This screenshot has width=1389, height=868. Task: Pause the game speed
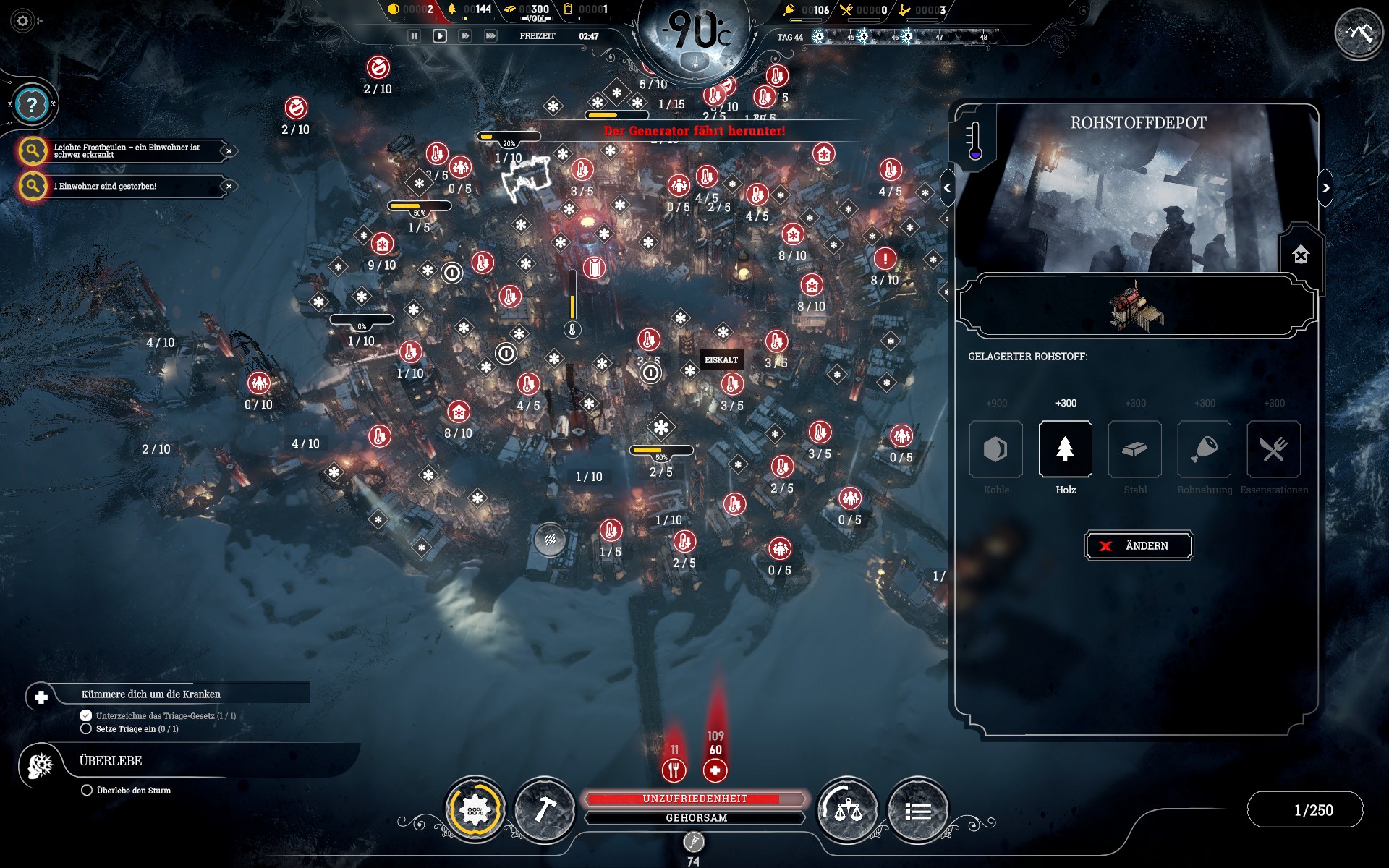415,35
